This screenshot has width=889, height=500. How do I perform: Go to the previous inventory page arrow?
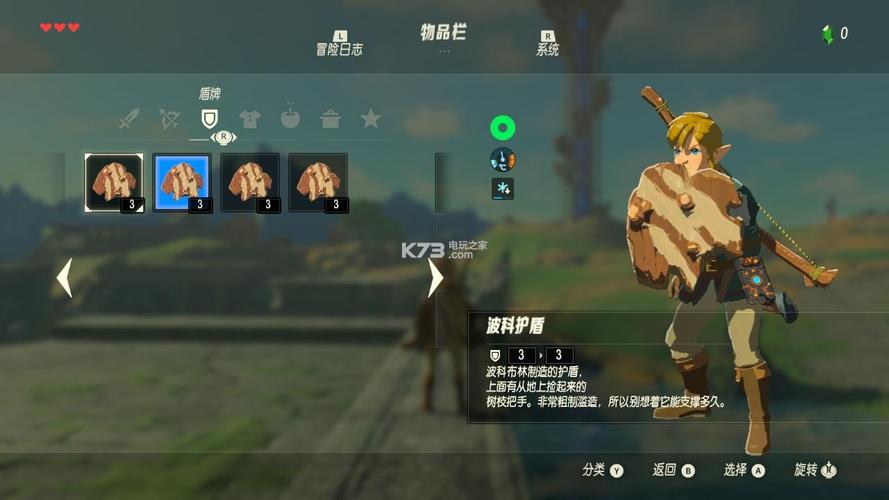tap(64, 278)
